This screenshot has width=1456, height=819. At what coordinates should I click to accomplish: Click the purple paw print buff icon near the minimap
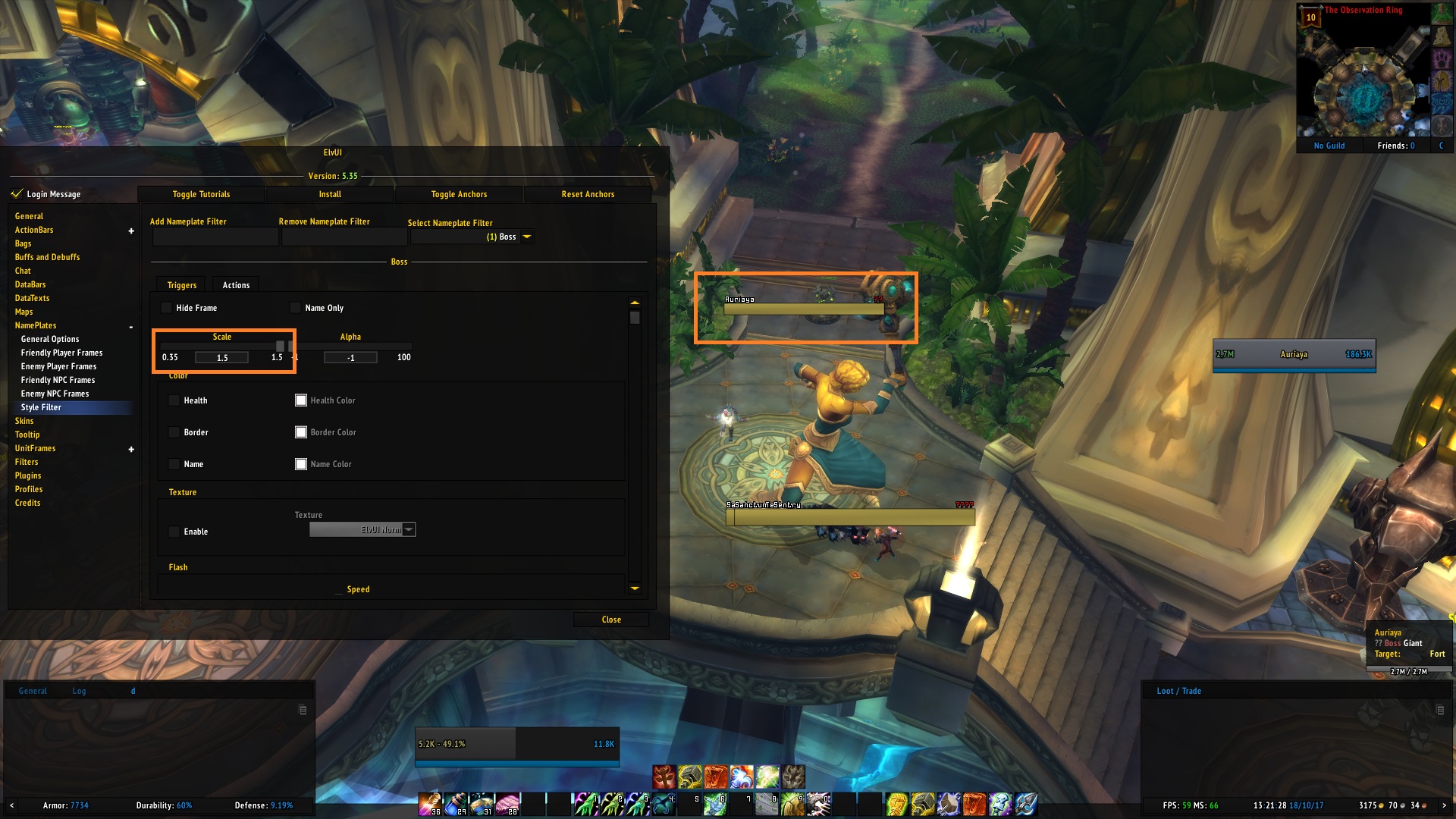(1442, 59)
